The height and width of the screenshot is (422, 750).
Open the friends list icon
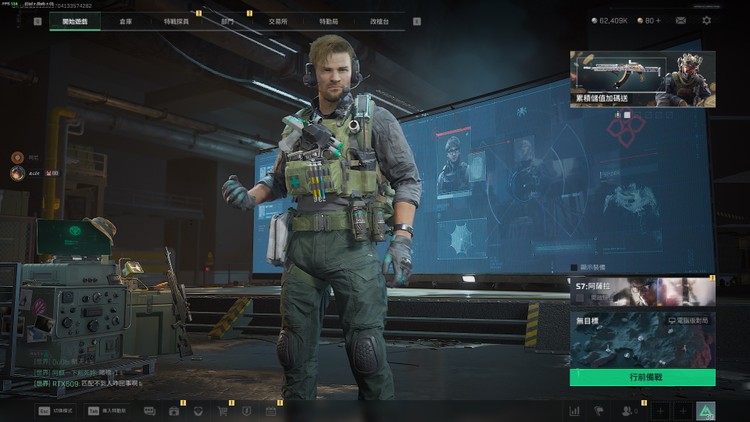(628, 410)
